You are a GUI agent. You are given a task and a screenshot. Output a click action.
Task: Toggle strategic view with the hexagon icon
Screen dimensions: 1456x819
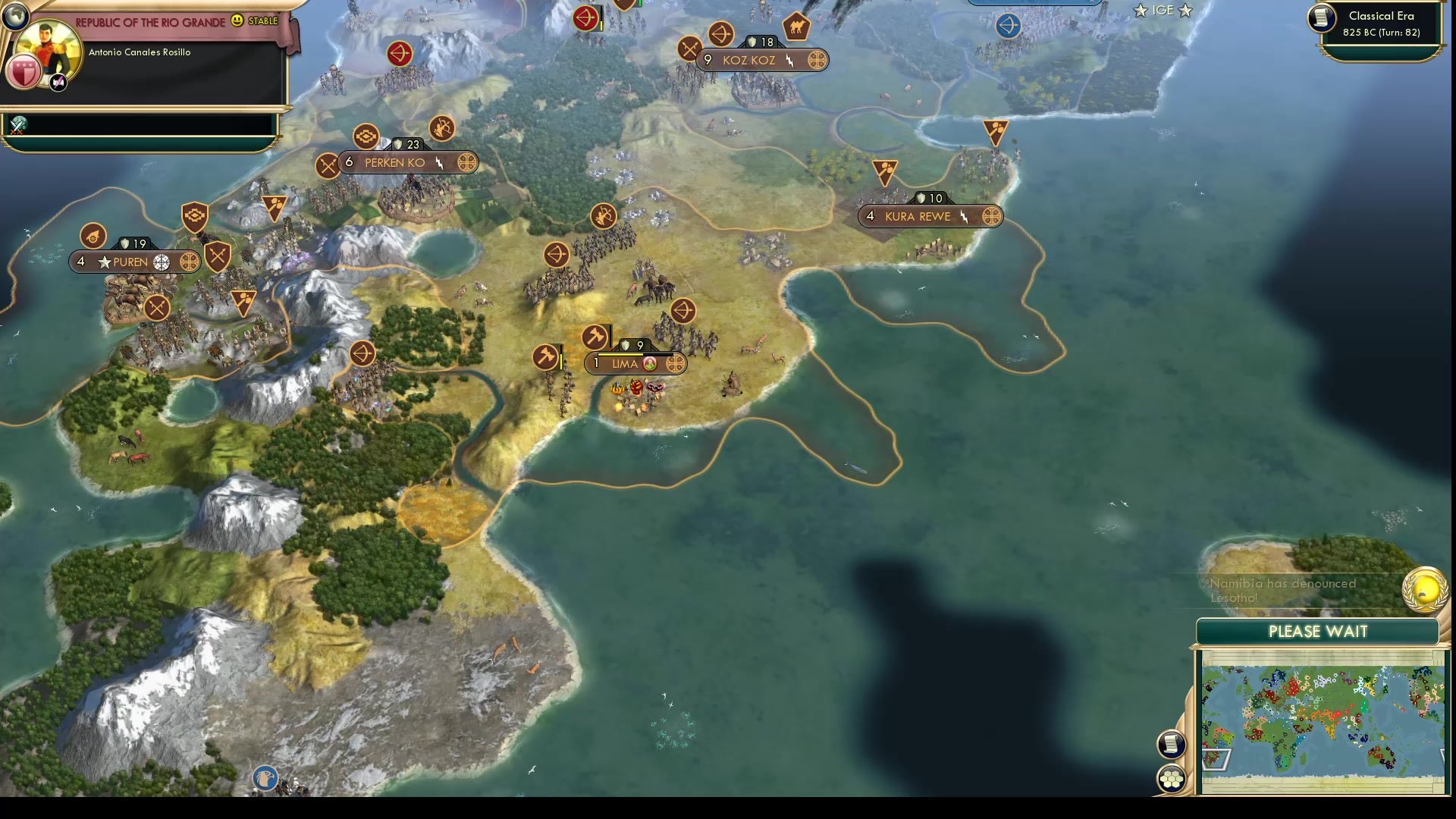click(1171, 777)
